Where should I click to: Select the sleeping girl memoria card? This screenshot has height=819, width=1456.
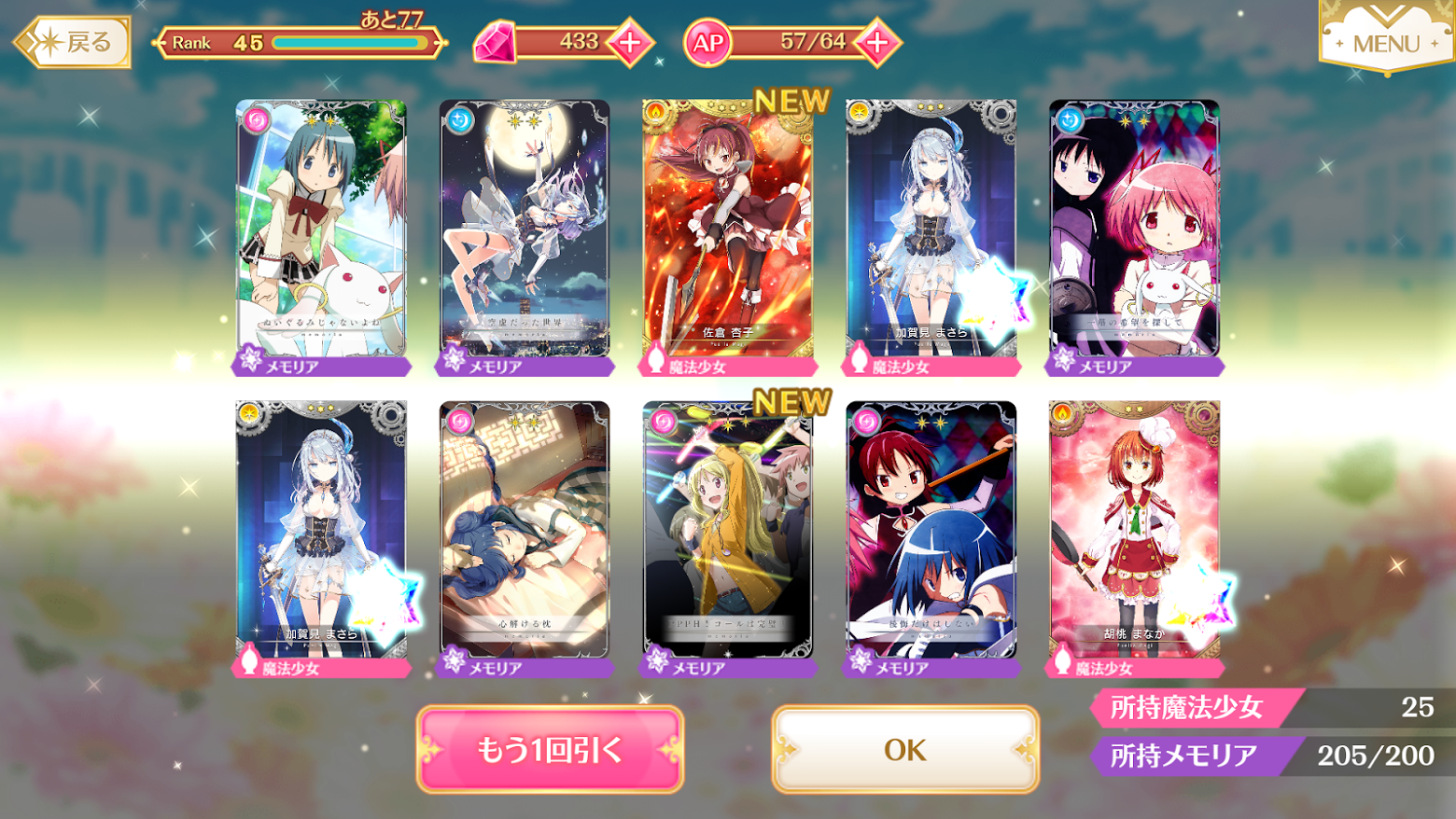click(524, 534)
